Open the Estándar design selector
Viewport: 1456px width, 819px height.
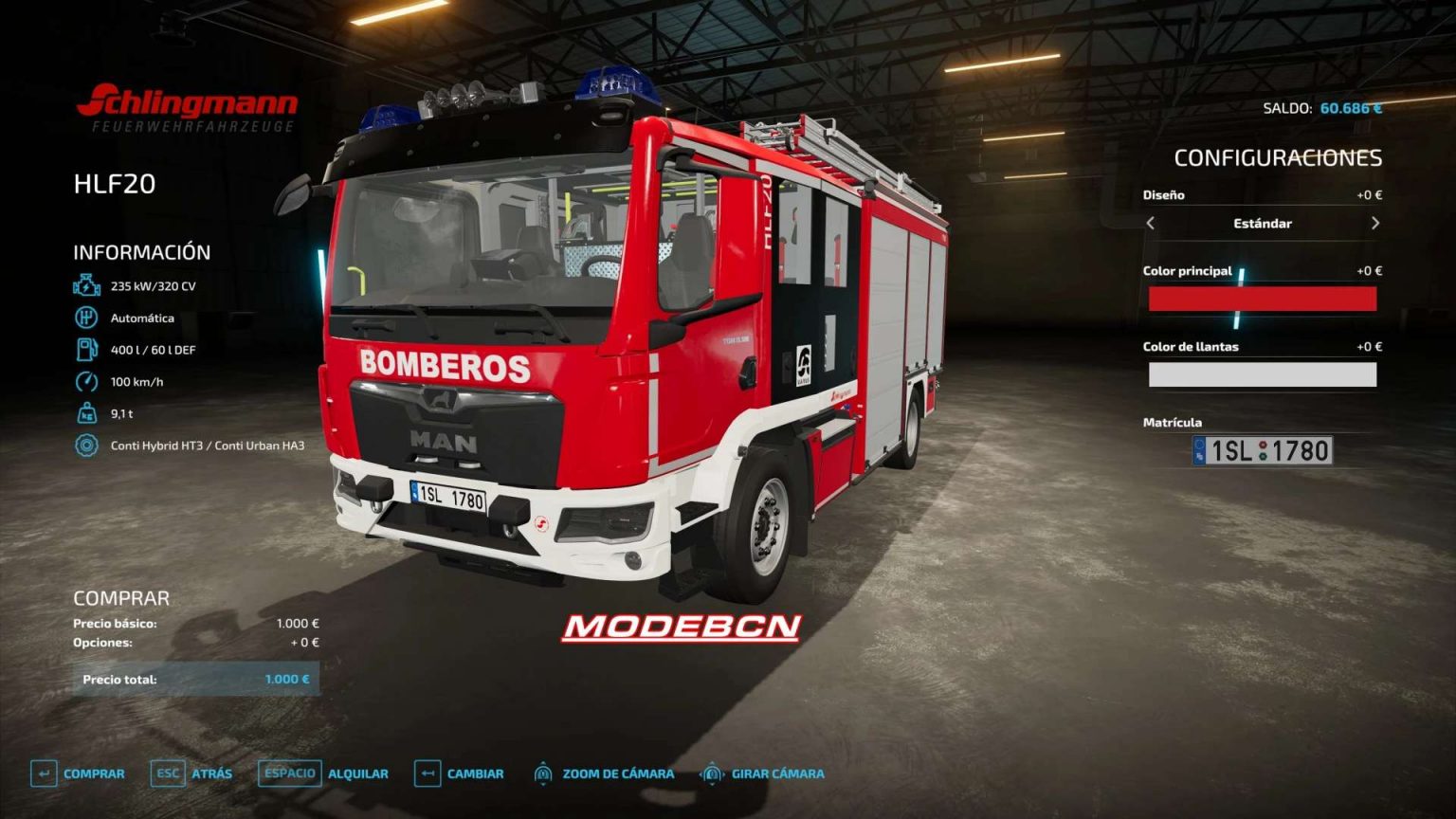pyautogui.click(x=1264, y=224)
